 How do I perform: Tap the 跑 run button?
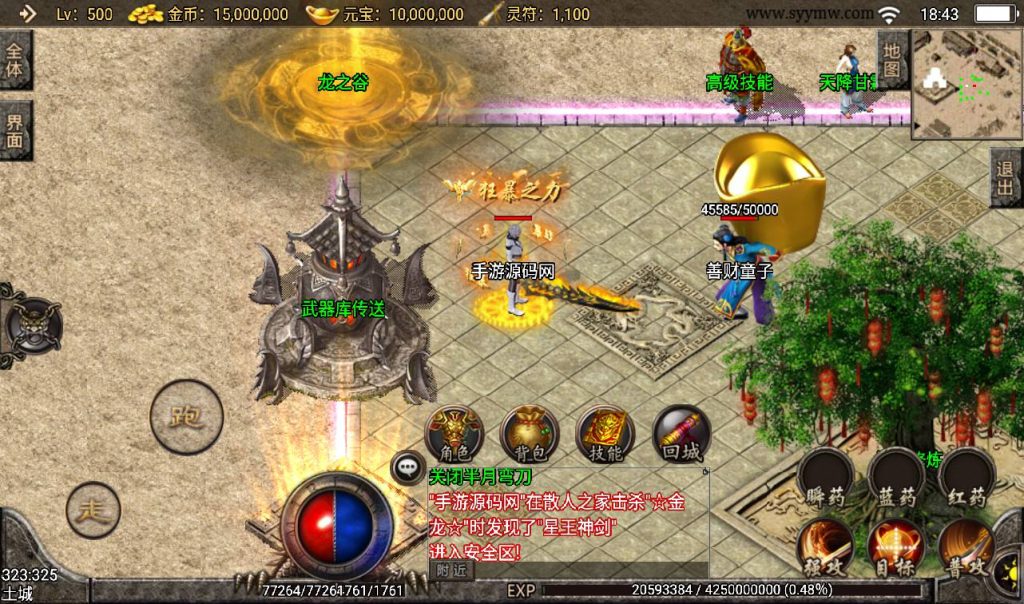tap(186, 416)
